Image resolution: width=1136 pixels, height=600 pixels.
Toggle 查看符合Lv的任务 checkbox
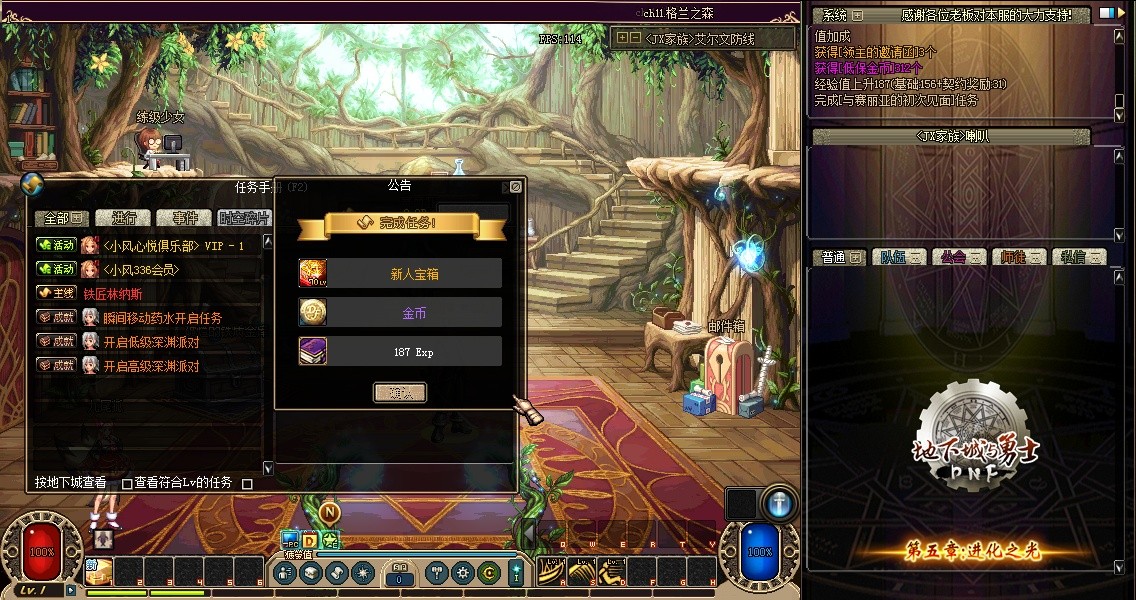point(127,483)
